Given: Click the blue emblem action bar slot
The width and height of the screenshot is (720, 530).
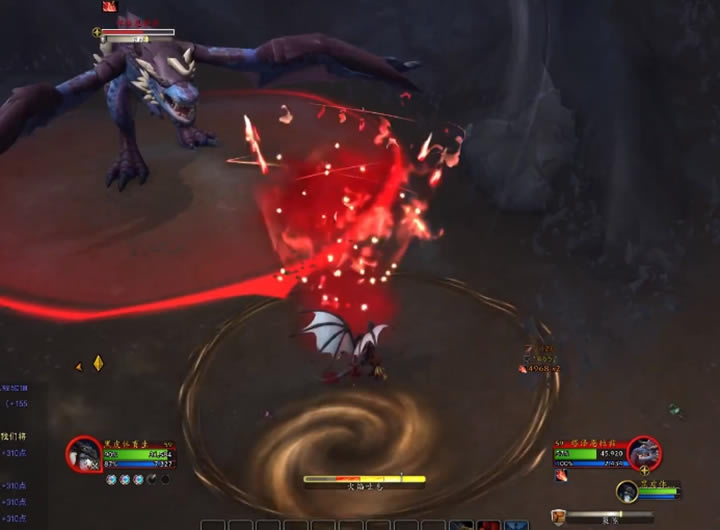Looking at the screenshot, I should coord(517,524).
